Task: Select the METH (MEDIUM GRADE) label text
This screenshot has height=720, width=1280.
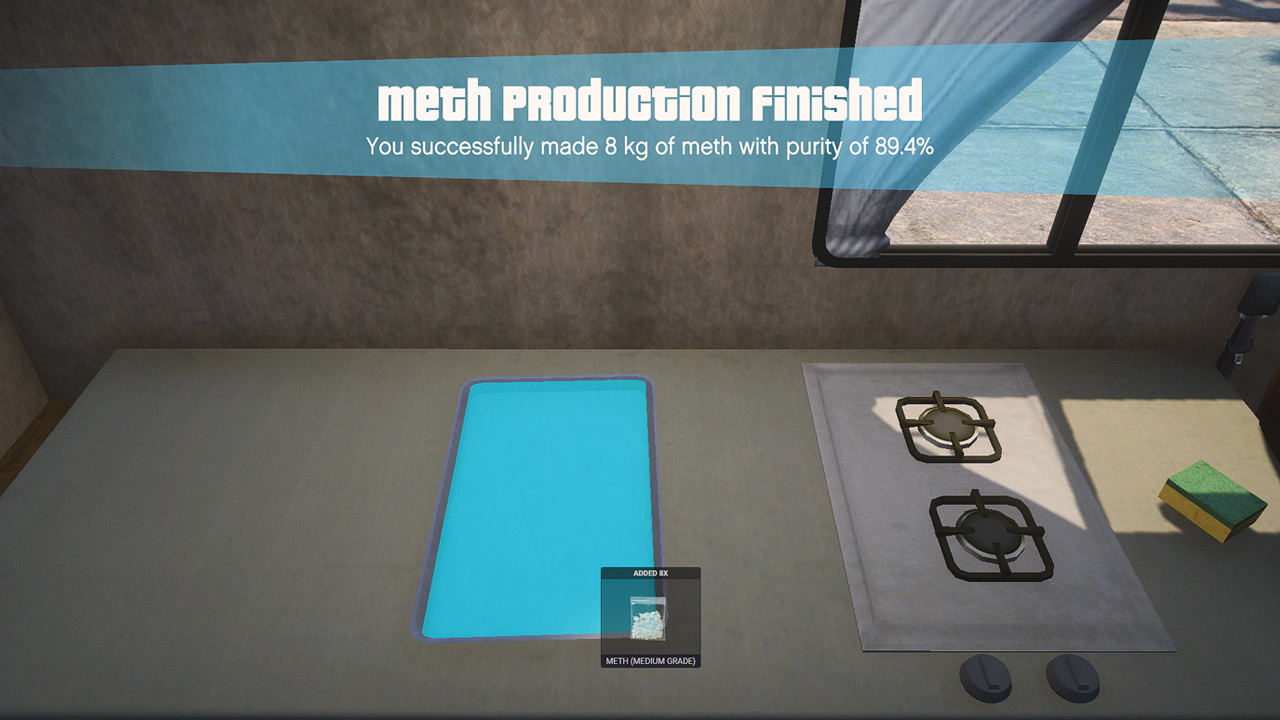Action: [x=651, y=663]
